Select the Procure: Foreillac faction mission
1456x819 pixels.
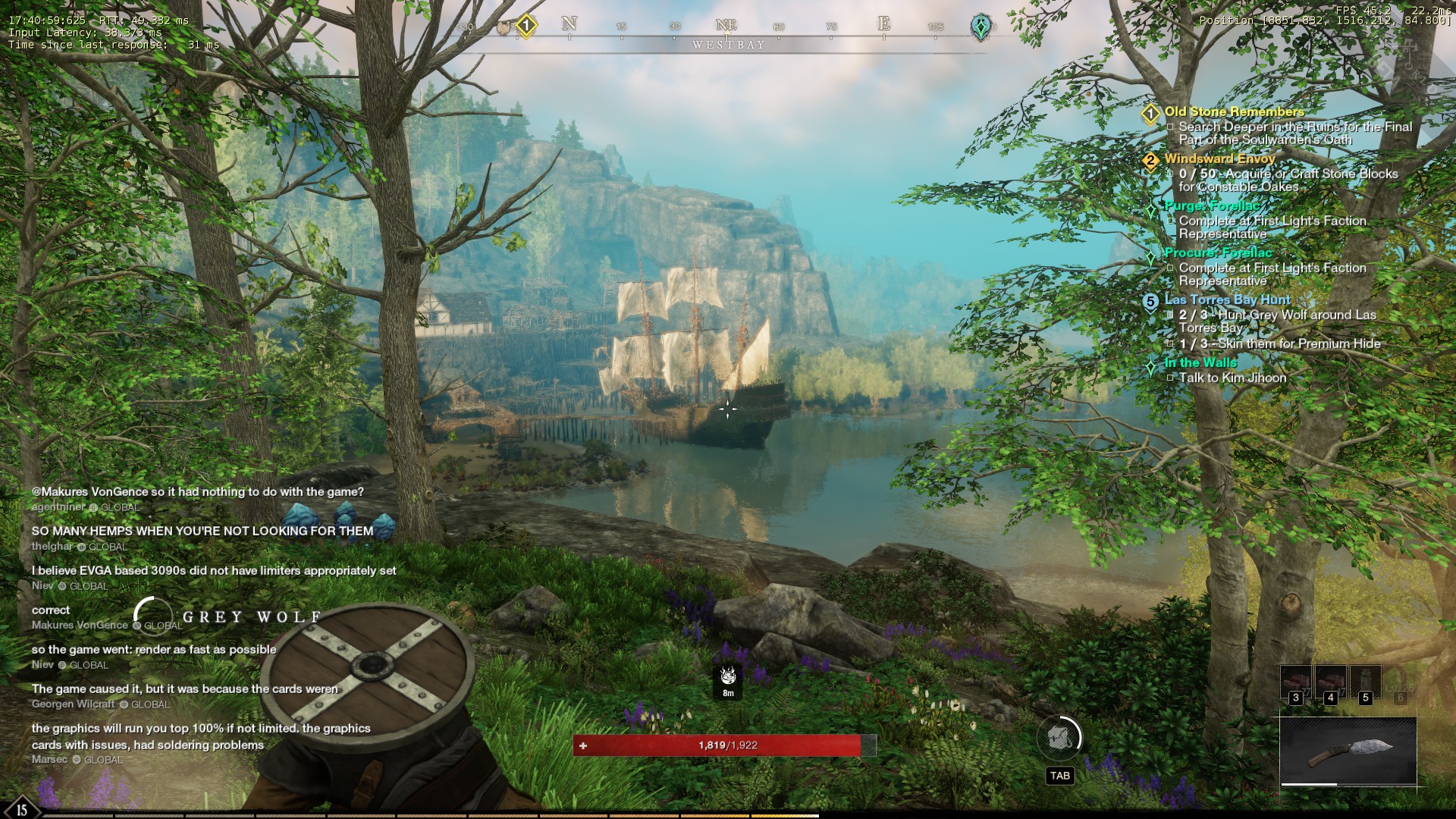tap(1218, 253)
